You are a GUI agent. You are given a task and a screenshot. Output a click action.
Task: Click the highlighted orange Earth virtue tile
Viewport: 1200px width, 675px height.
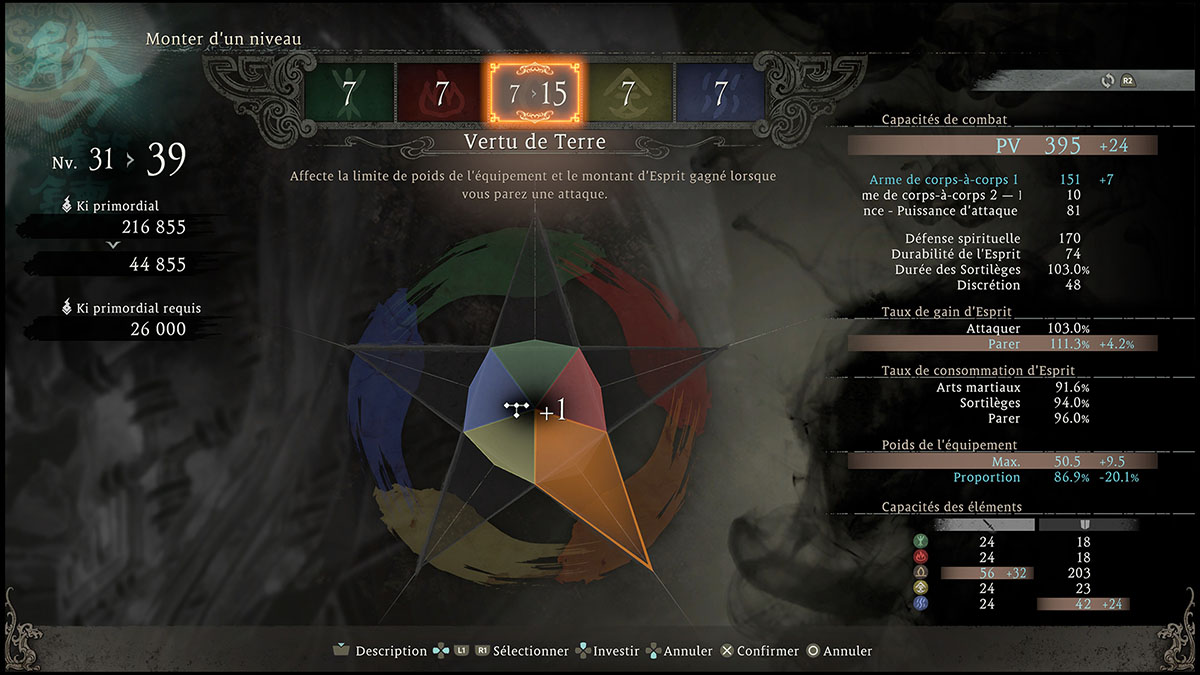[x=535, y=94]
